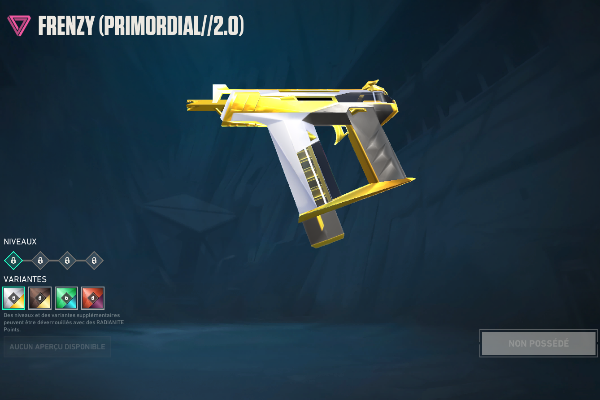Choose the brown and gold variant
The width and height of the screenshot is (600, 400).
(x=40, y=297)
